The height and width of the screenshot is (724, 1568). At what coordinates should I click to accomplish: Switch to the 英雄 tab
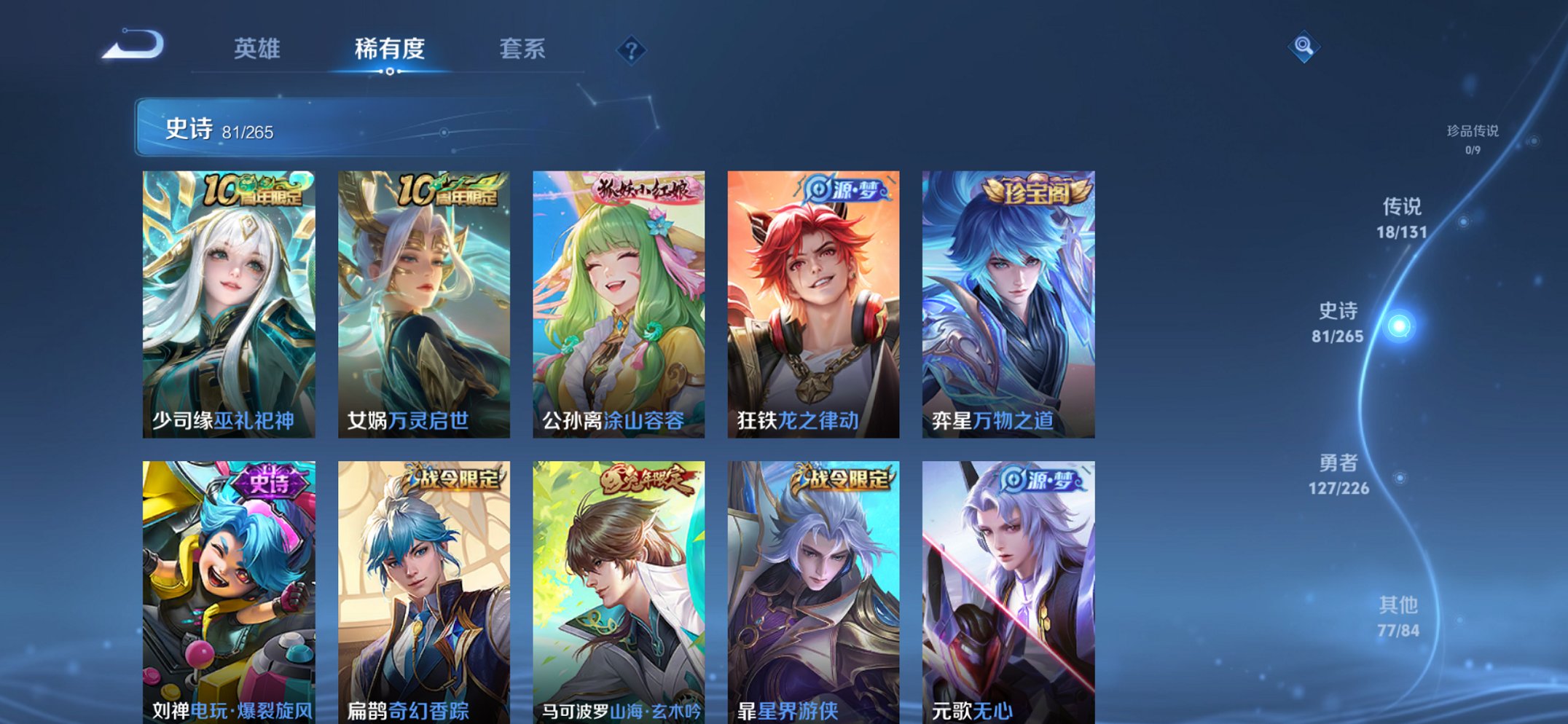256,50
